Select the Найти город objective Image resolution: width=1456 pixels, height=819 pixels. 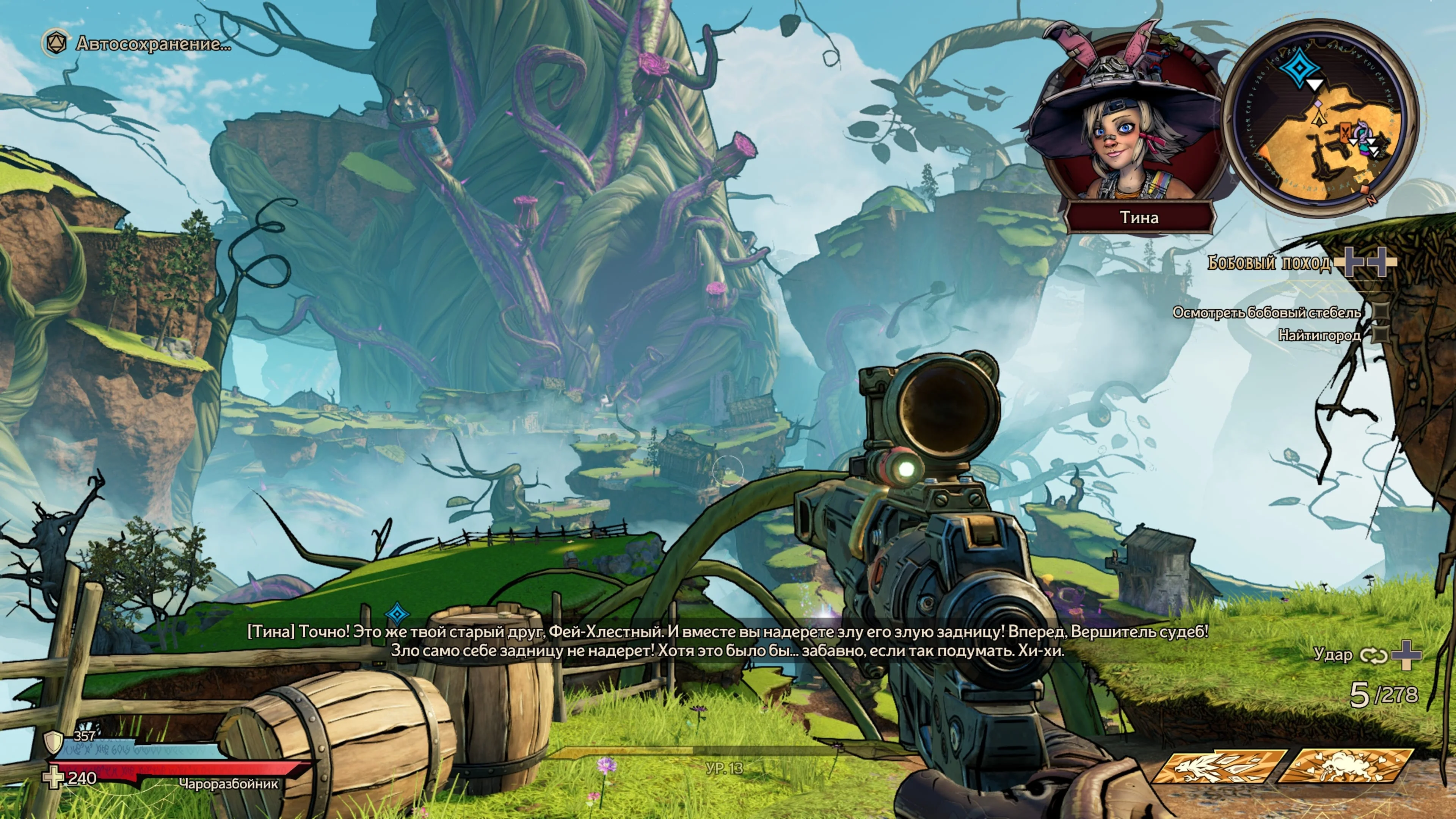pos(1319,336)
